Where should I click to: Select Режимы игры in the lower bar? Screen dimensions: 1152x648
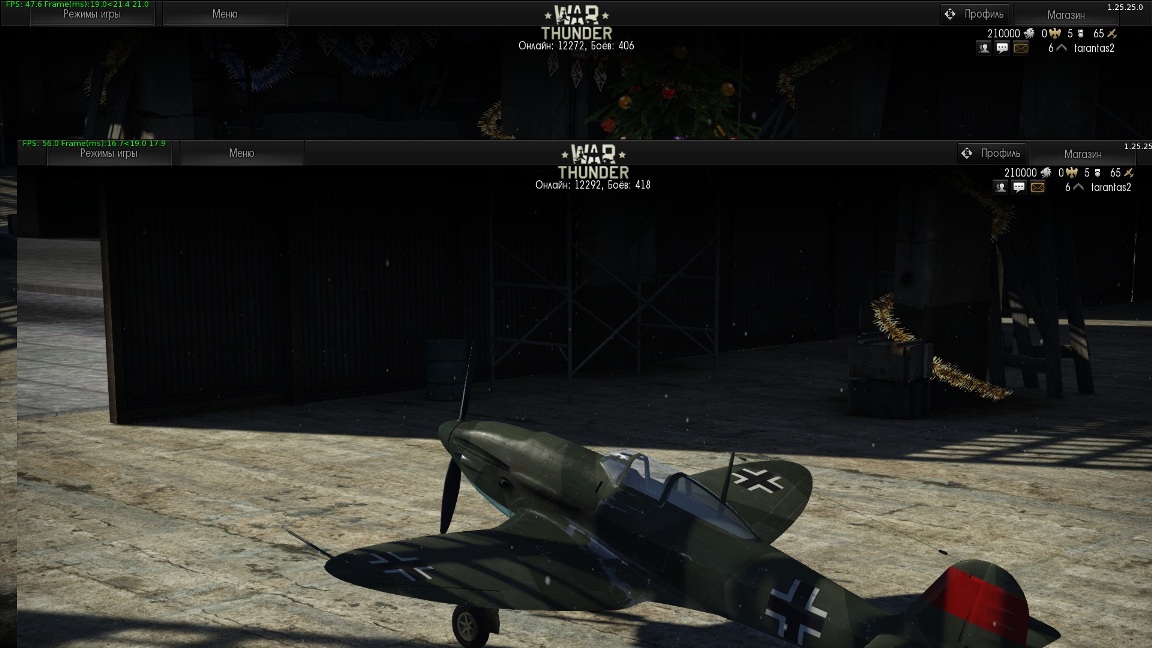(x=110, y=153)
